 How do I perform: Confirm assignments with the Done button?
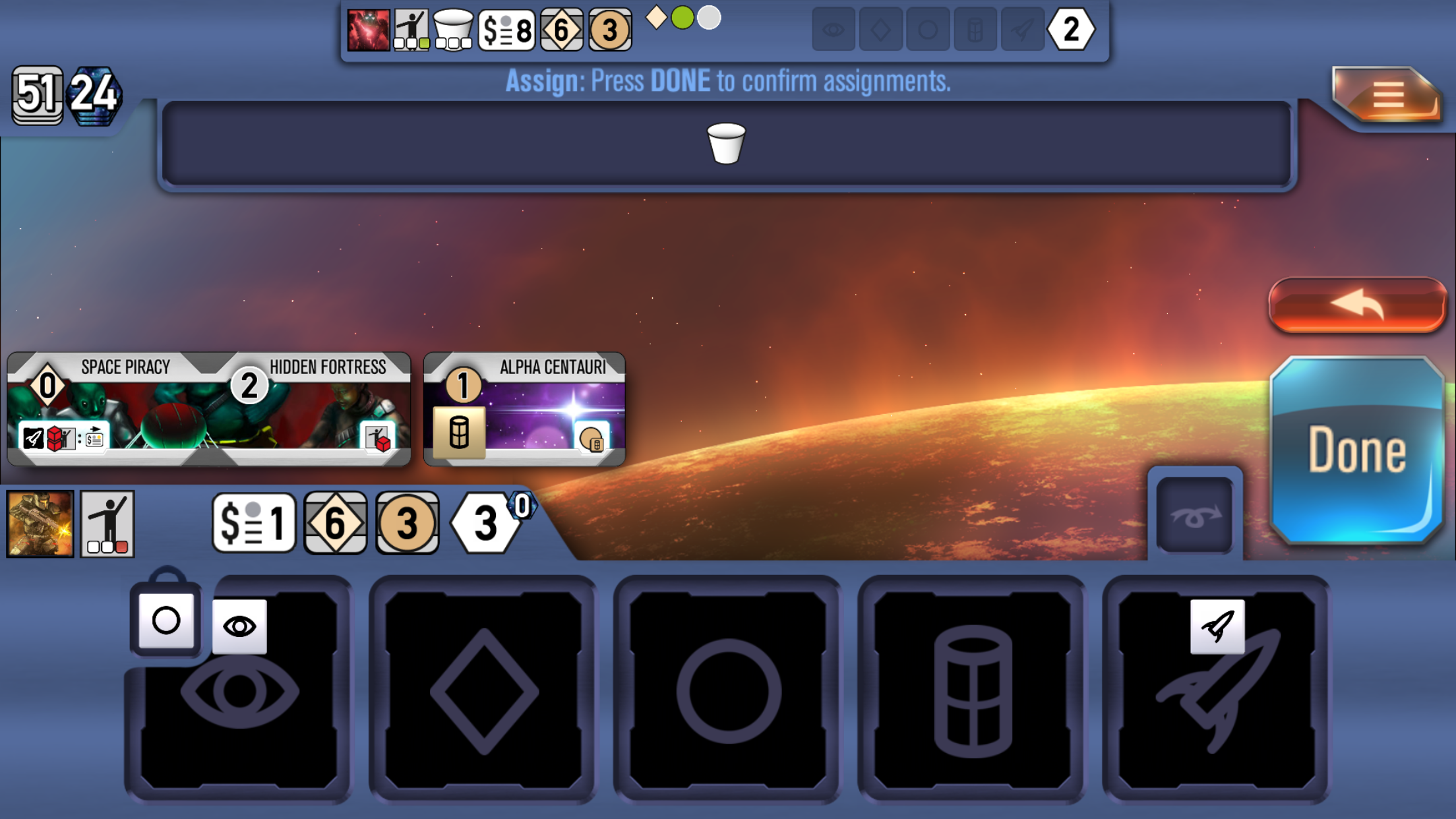point(1356,450)
